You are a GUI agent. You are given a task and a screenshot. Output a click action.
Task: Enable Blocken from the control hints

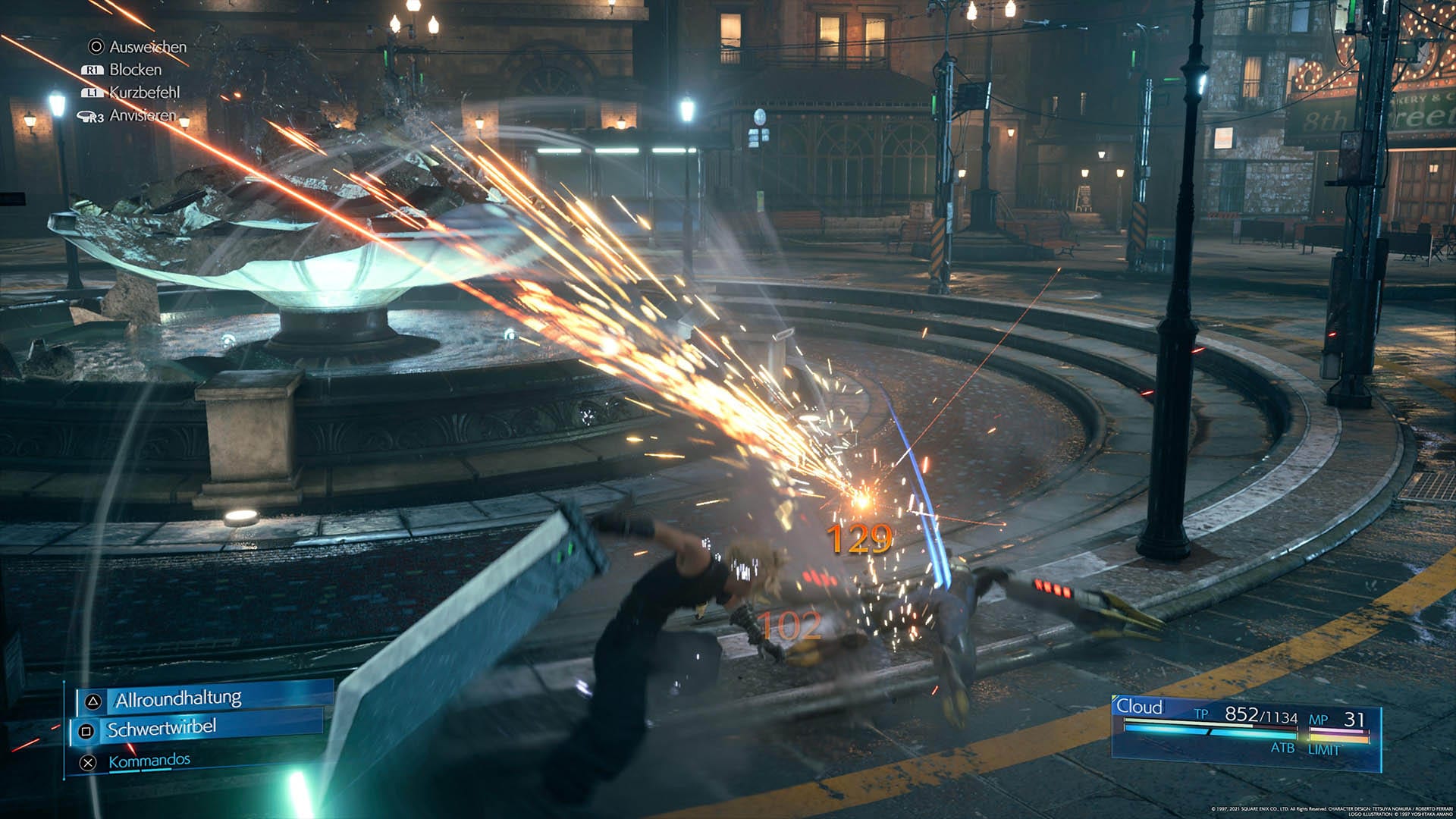(135, 70)
